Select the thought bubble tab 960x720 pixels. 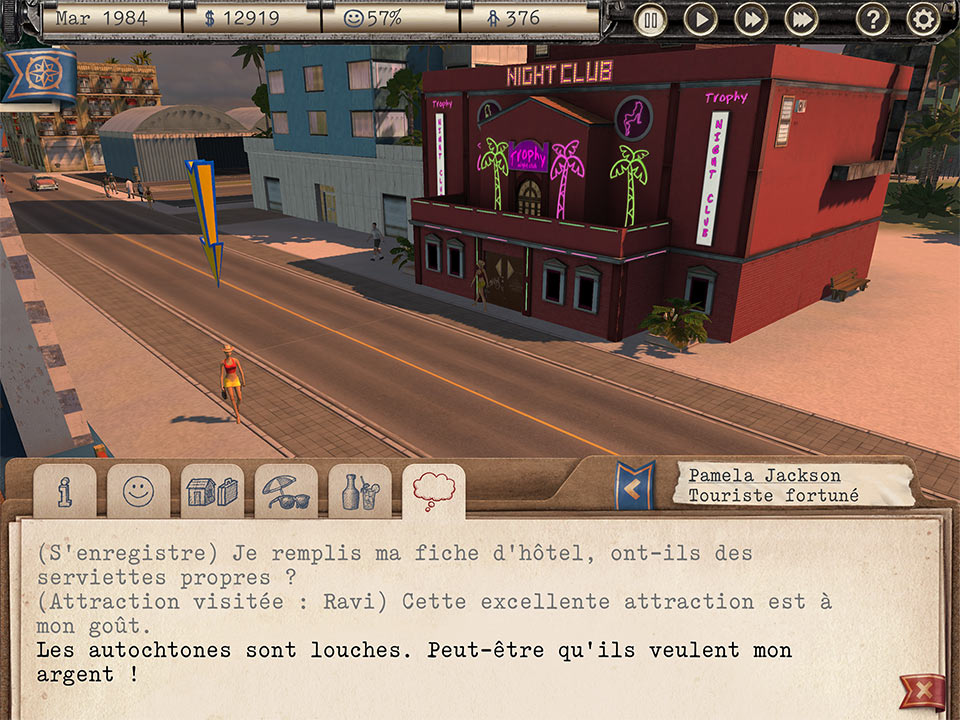pos(434,491)
